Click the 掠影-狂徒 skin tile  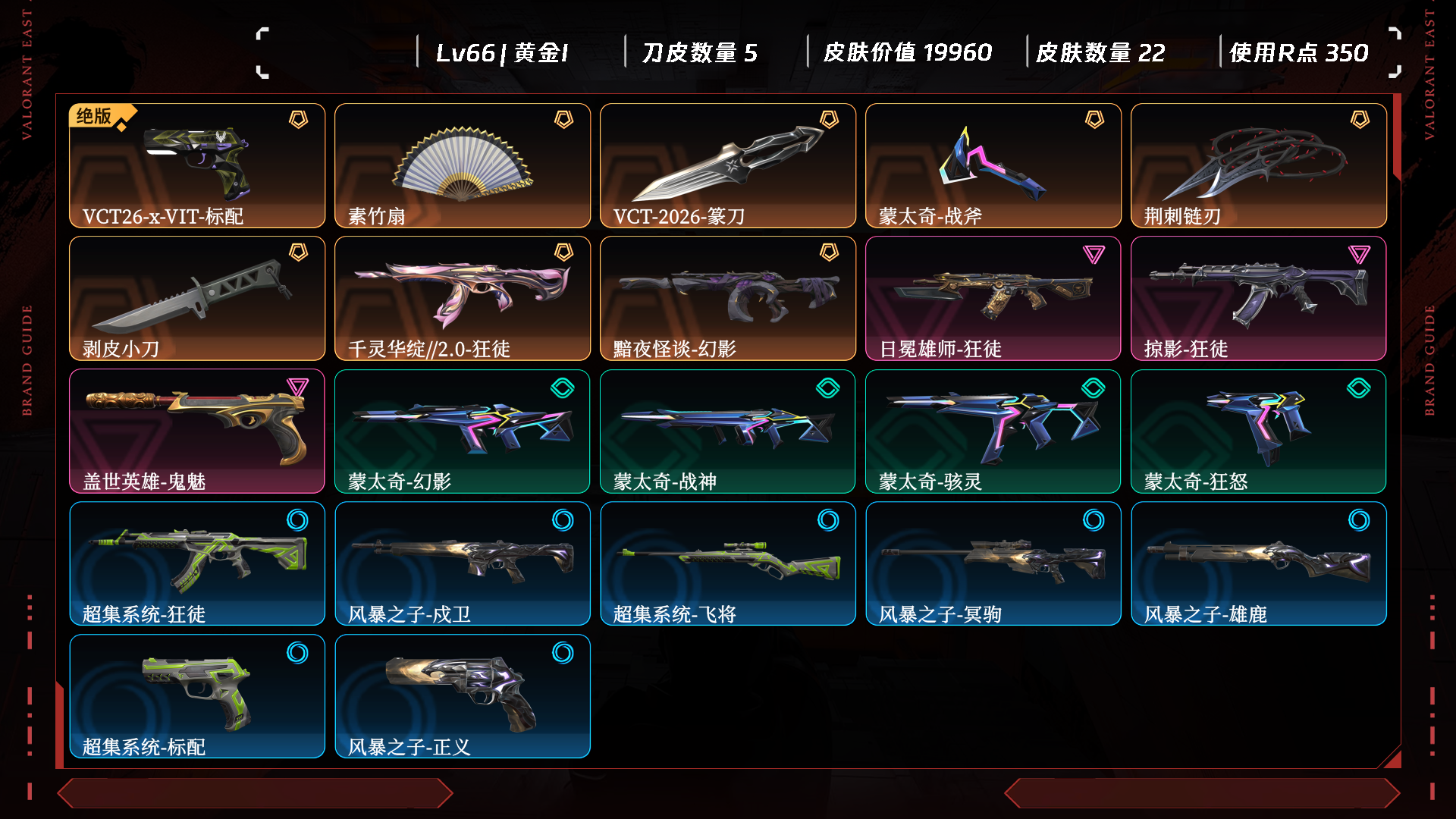pyautogui.click(x=1259, y=298)
